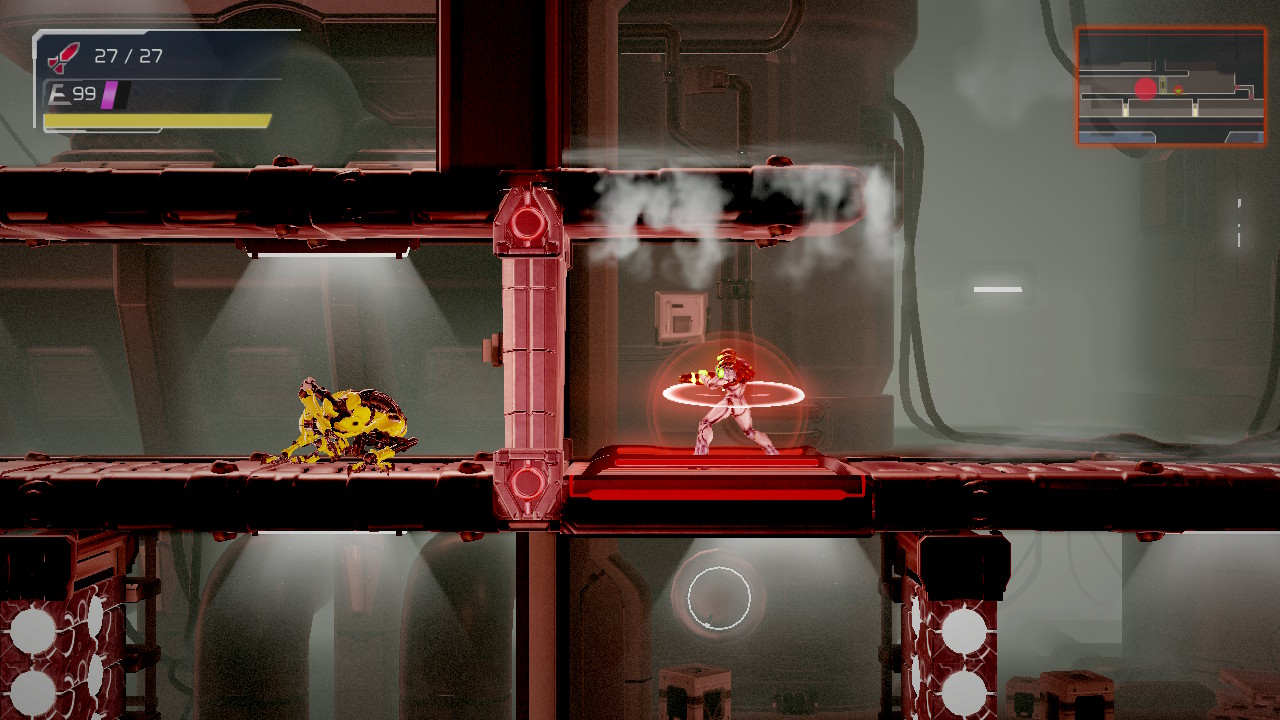
Task: Click the door marker on the minimap right edge
Action: [x=1251, y=96]
